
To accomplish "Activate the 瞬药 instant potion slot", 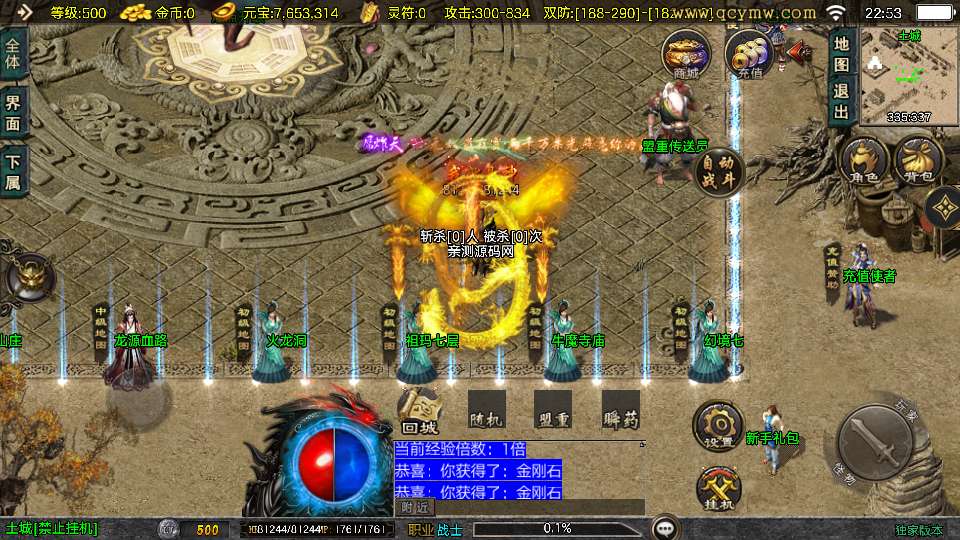I will [x=620, y=410].
